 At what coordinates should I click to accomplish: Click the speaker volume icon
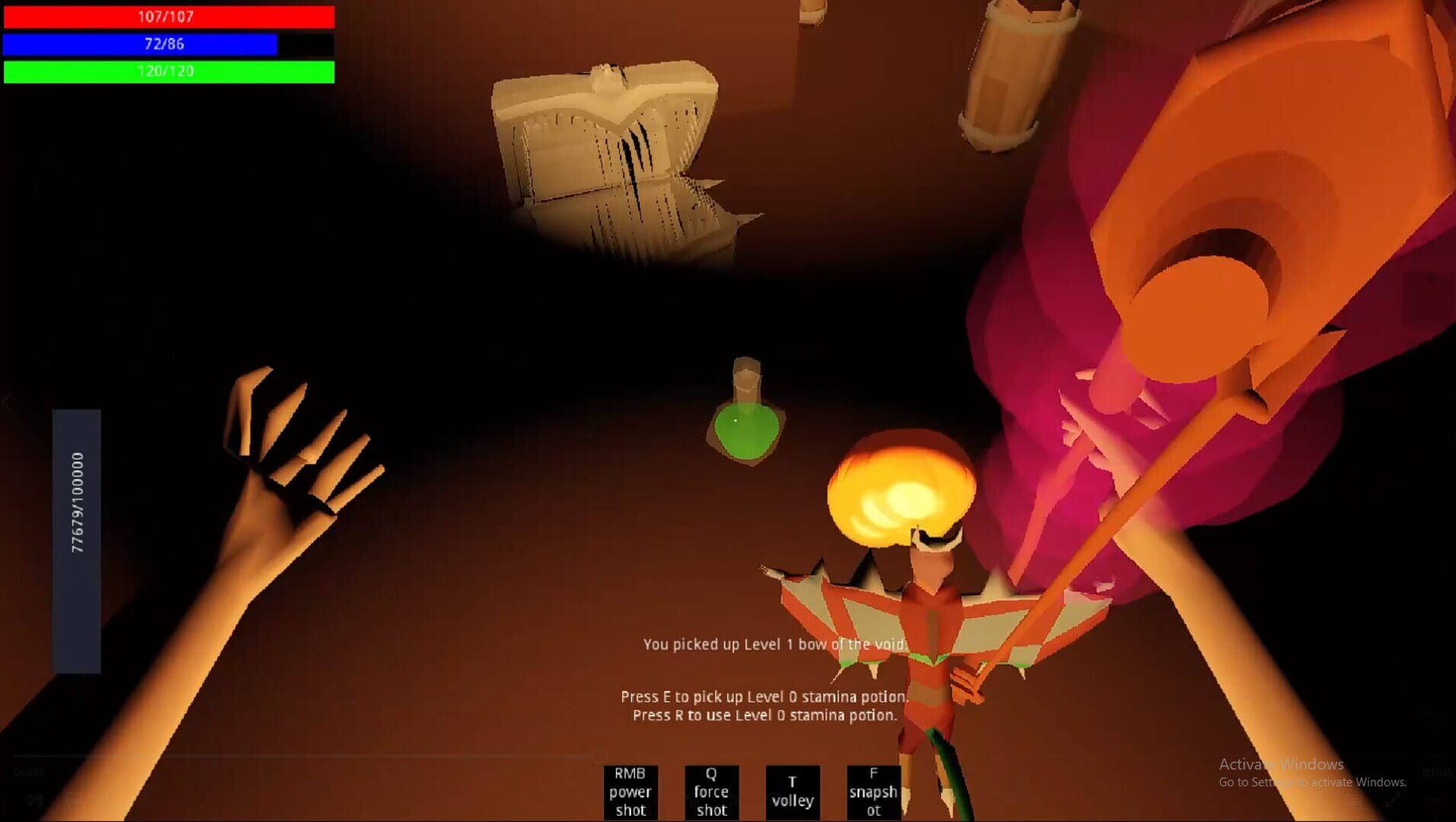pos(34,799)
